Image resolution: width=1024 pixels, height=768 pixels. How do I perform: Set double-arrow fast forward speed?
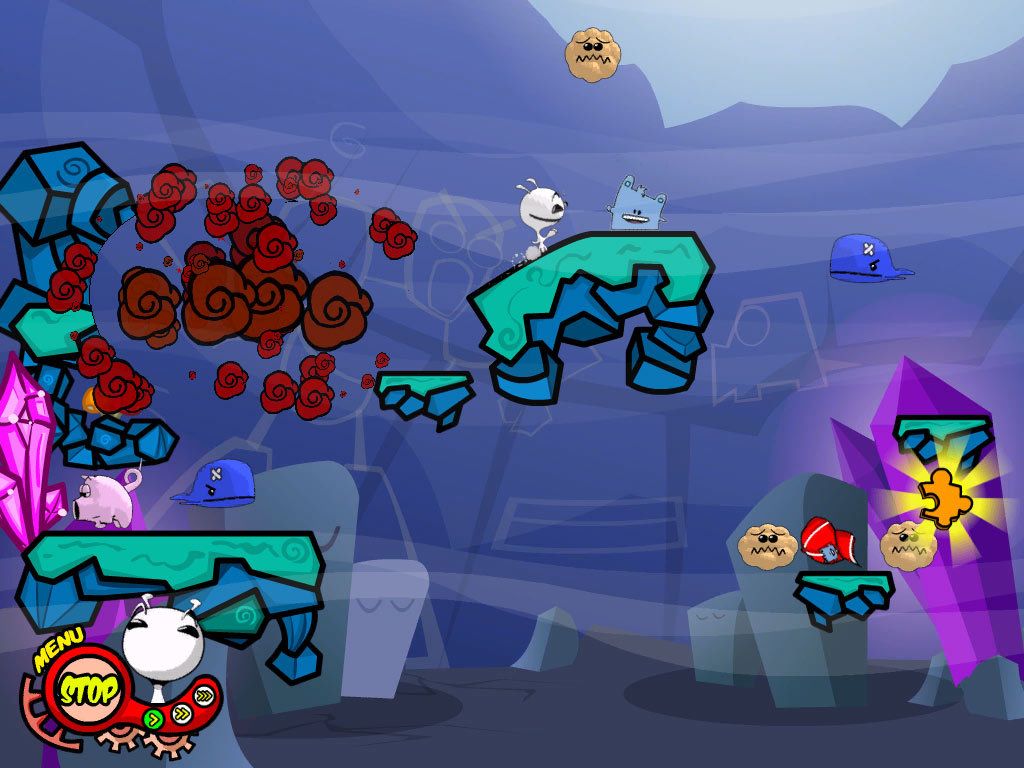tap(183, 712)
